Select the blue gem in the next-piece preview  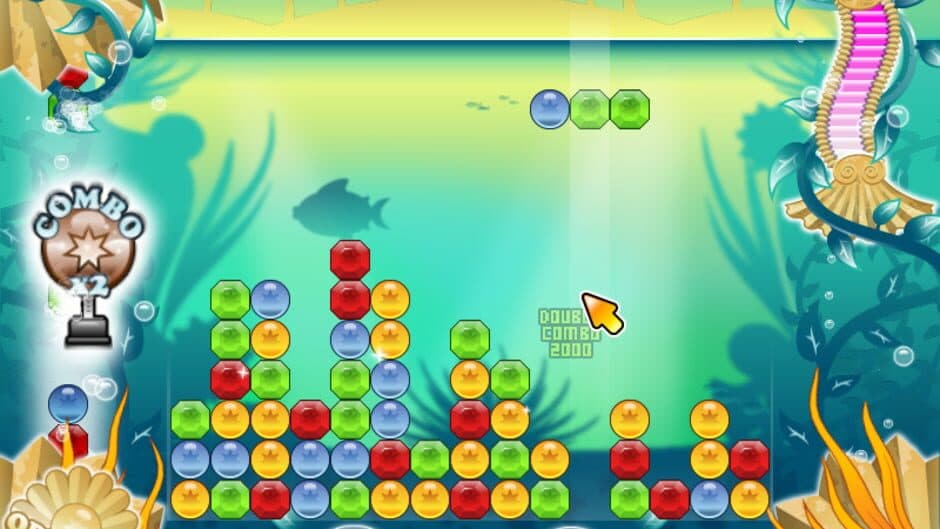68,404
